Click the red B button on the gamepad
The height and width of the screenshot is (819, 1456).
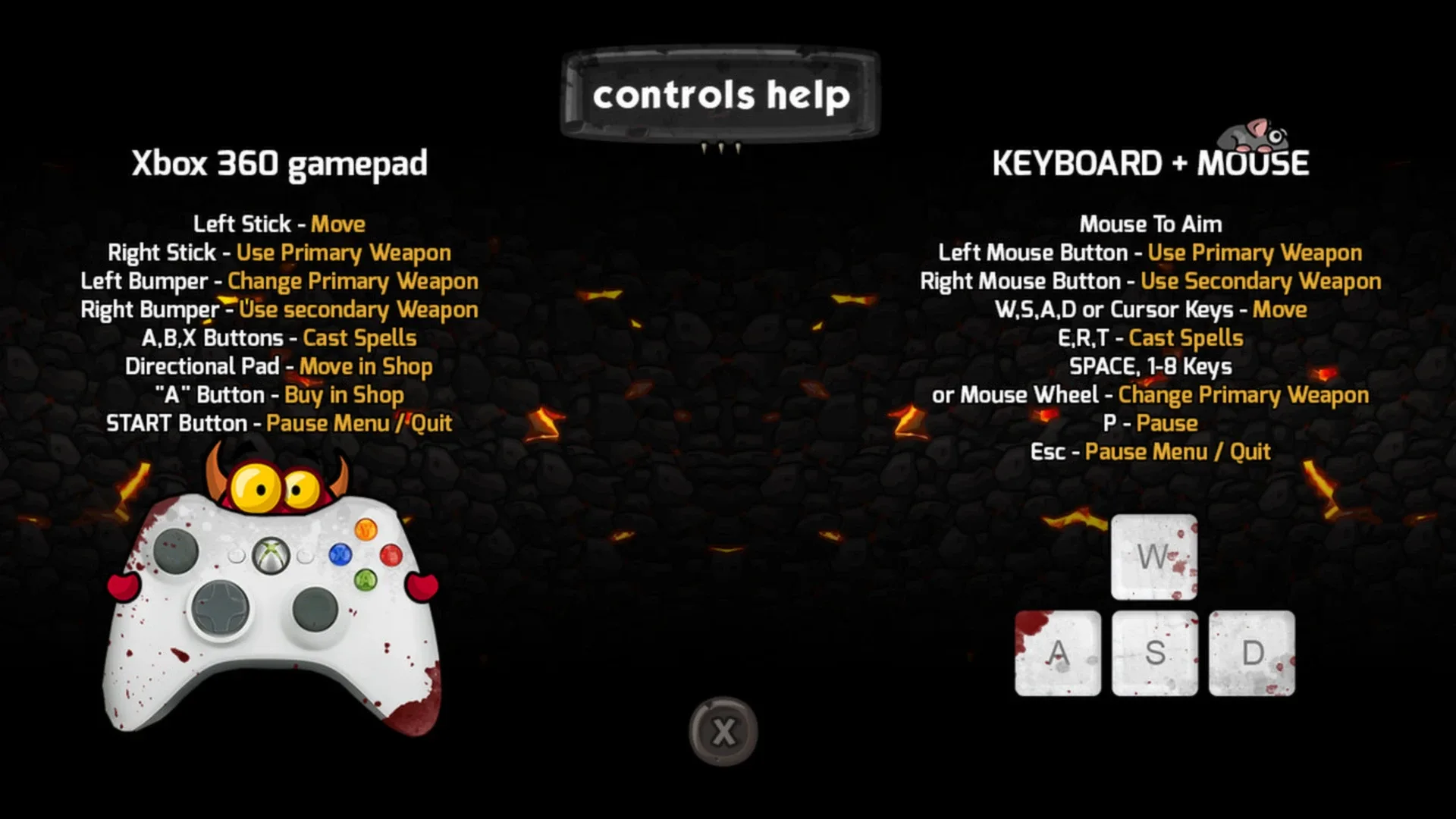(391, 554)
